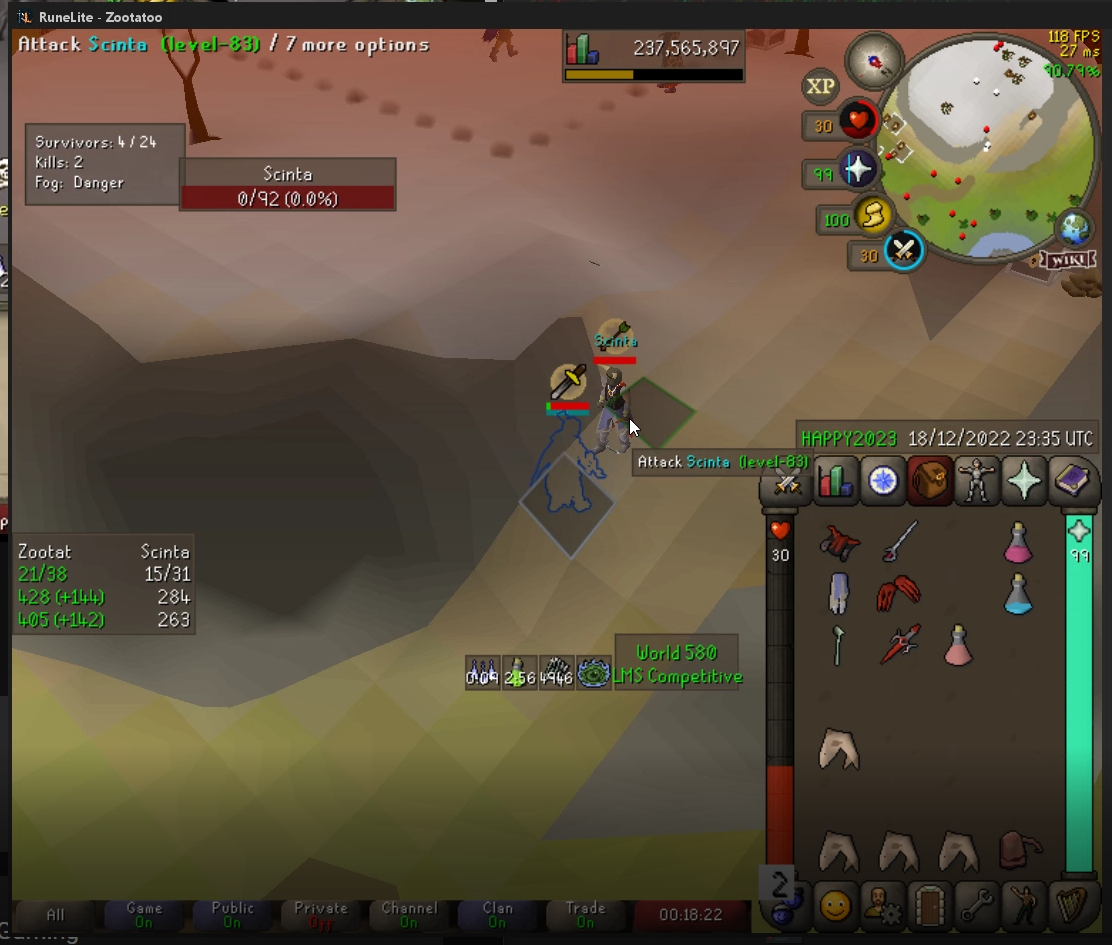Toggle the XP drops button
Screen dimensions: 1112x945
pyautogui.click(x=820, y=87)
